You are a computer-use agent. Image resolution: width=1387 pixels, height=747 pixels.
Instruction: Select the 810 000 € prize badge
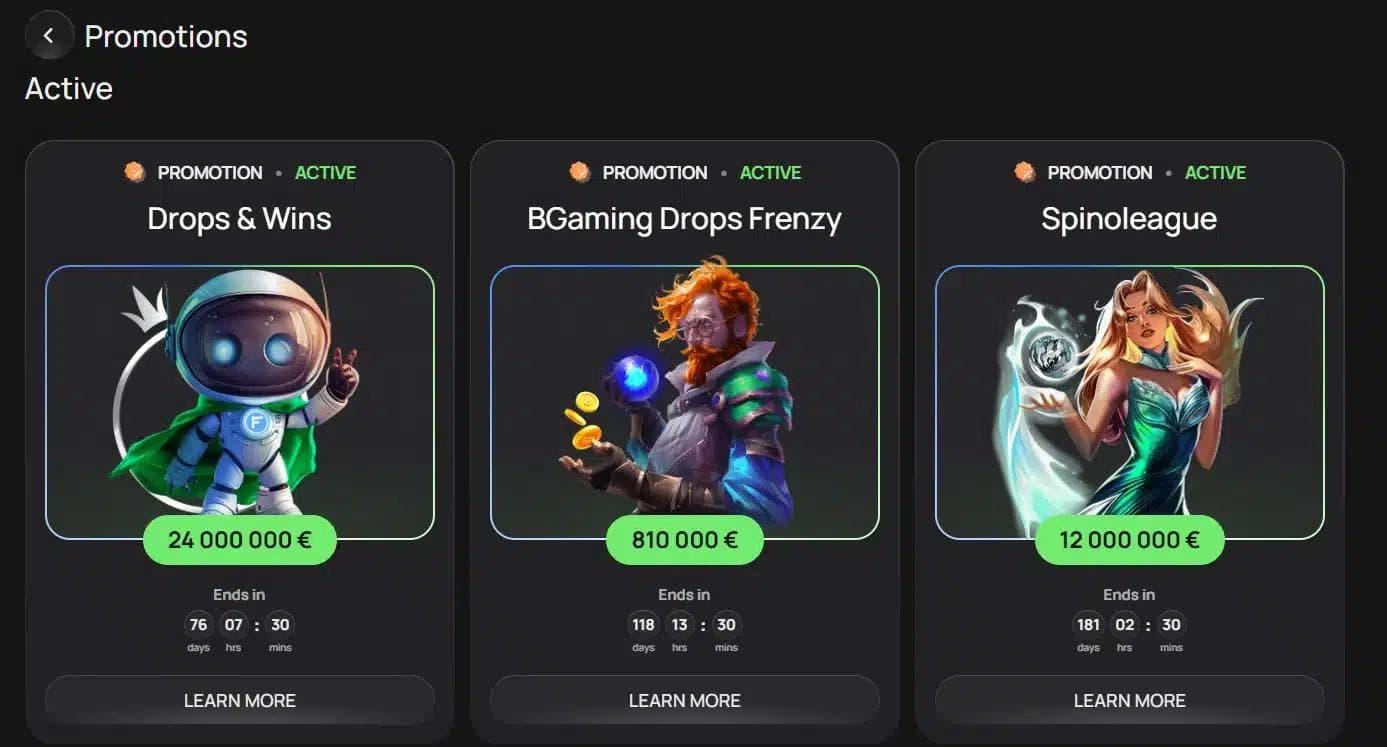(685, 540)
